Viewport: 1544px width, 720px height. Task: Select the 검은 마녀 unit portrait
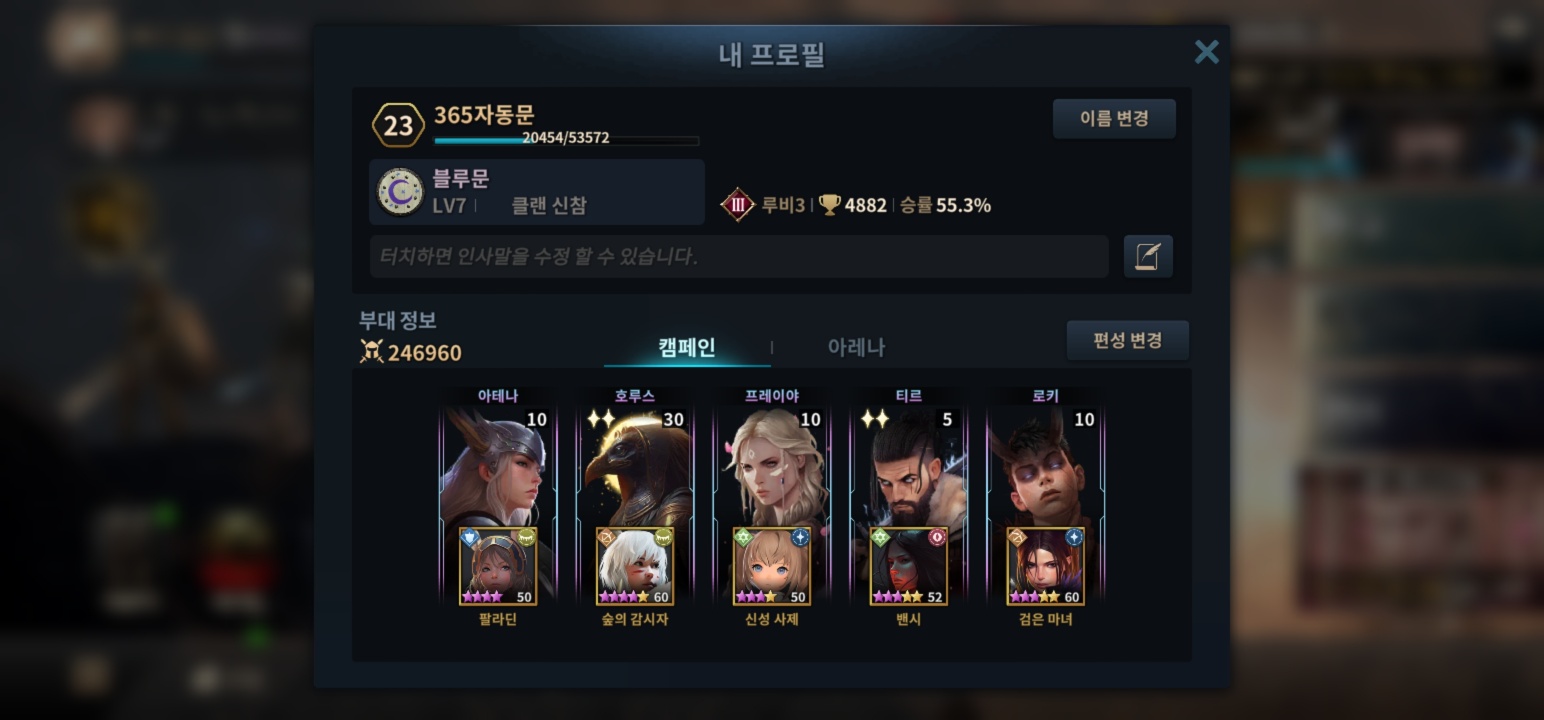pos(1045,567)
